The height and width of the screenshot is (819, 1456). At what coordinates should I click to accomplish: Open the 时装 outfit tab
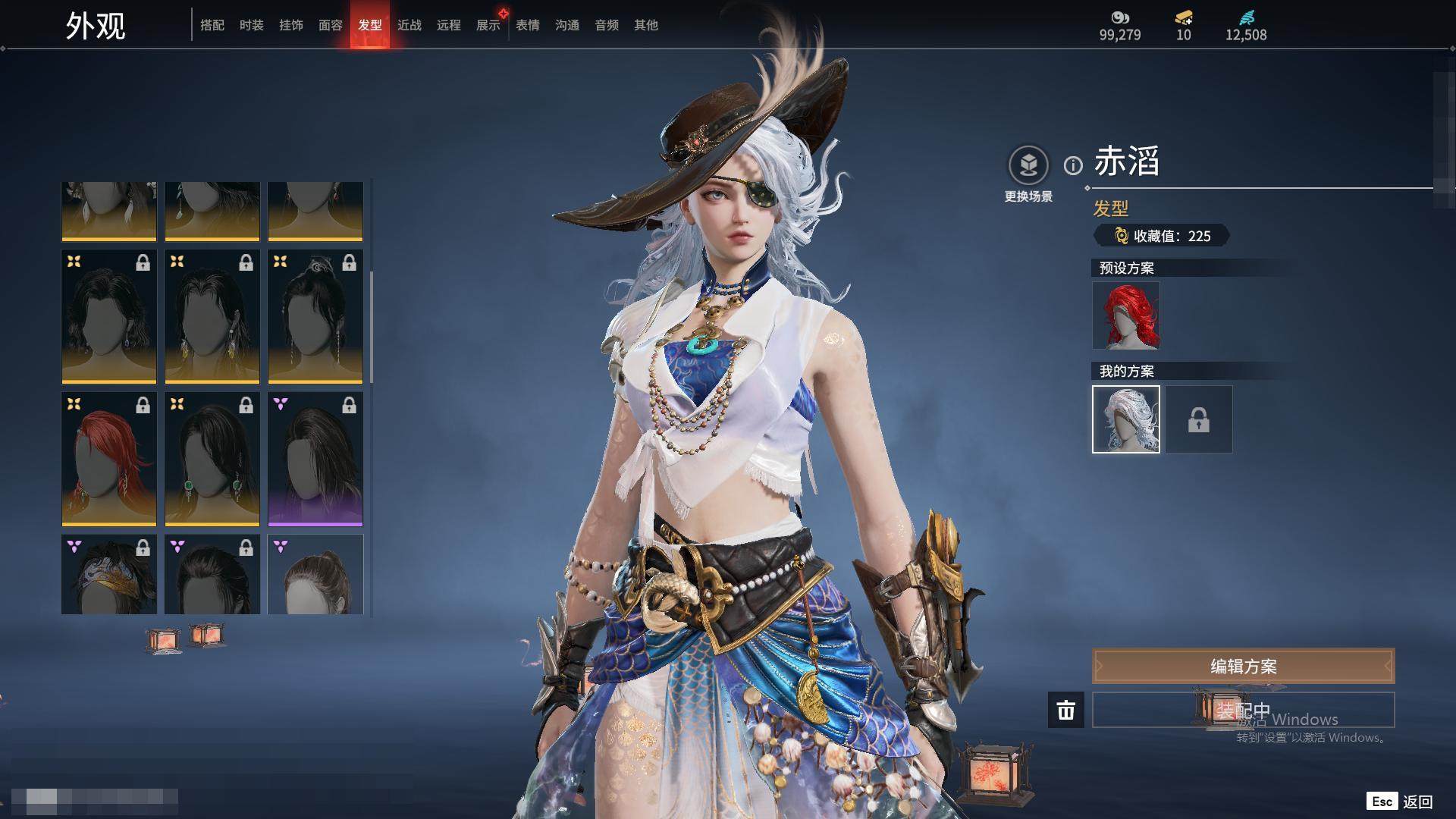tap(252, 25)
